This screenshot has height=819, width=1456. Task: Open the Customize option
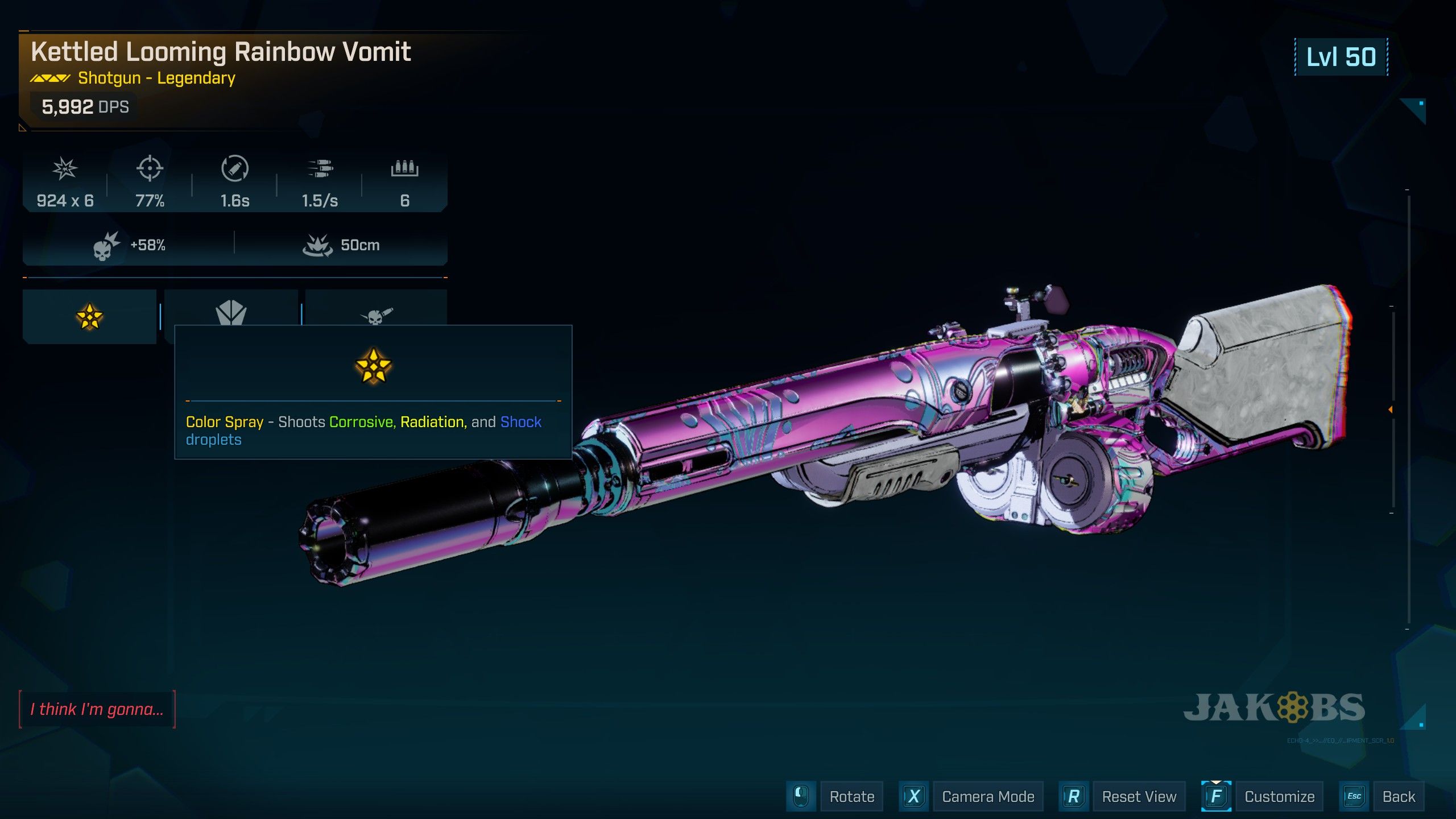[1279, 796]
